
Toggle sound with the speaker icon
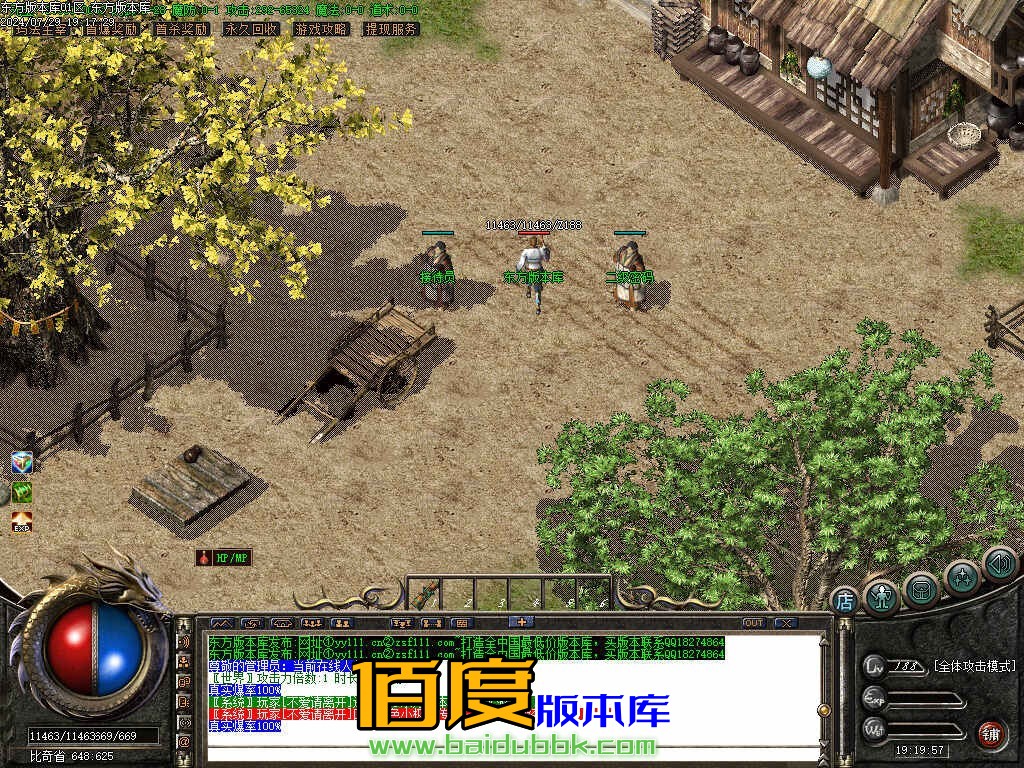[x=999, y=564]
